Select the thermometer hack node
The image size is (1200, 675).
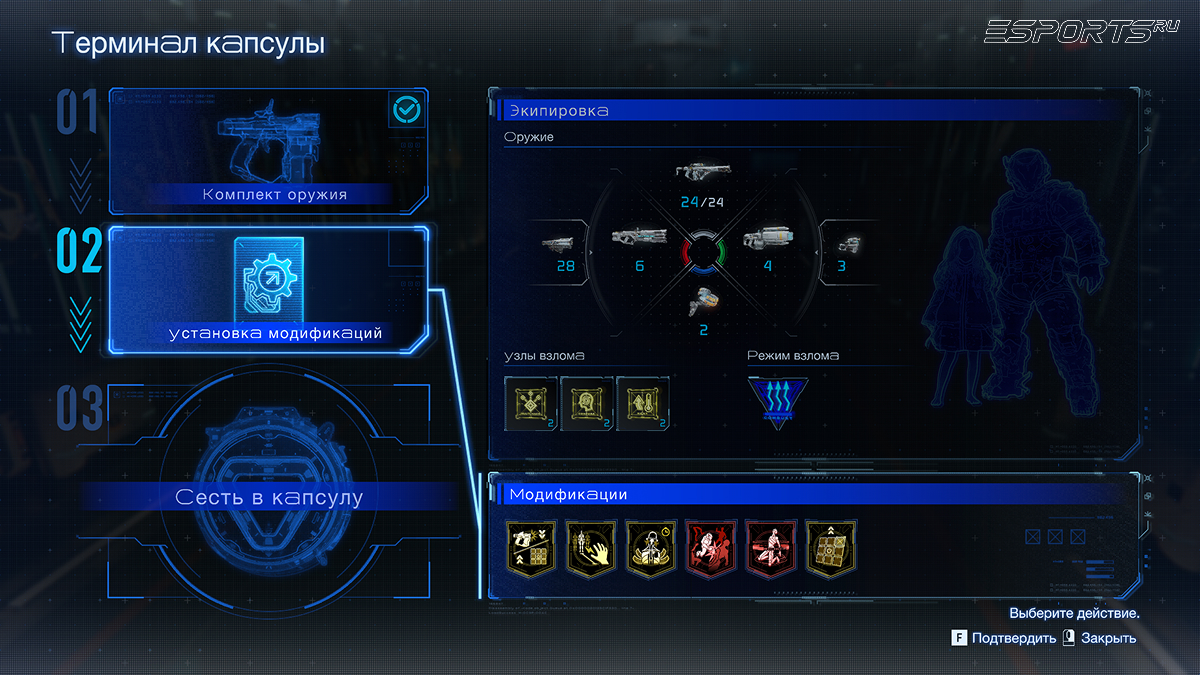click(x=642, y=403)
